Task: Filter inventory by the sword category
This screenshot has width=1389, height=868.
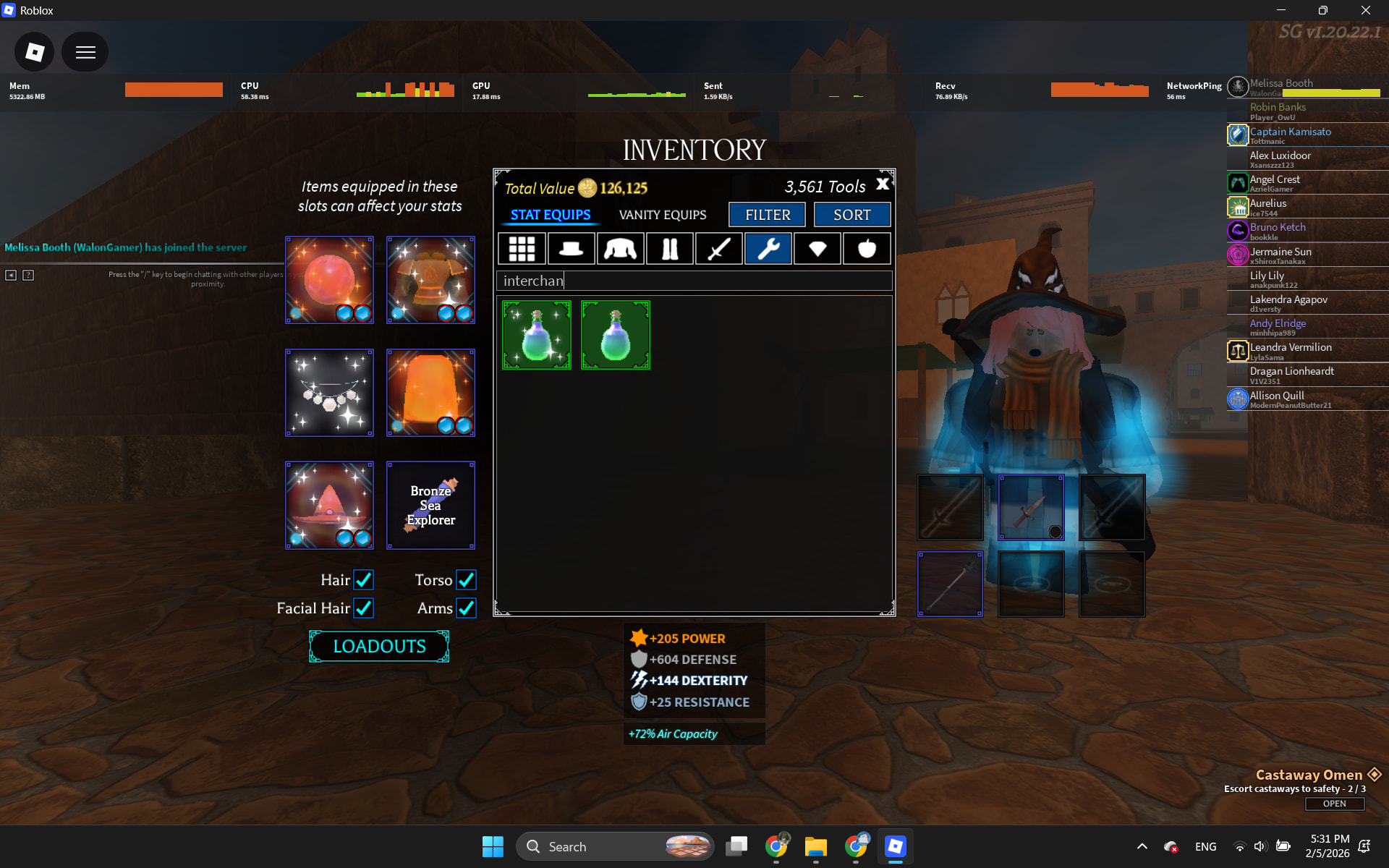Action: pyautogui.click(x=718, y=249)
